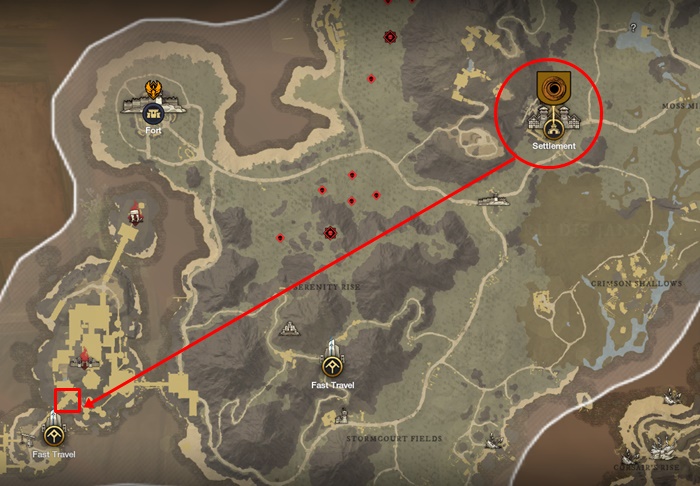Click the large red corruption marker above Serenity Rise

pyautogui.click(x=330, y=233)
